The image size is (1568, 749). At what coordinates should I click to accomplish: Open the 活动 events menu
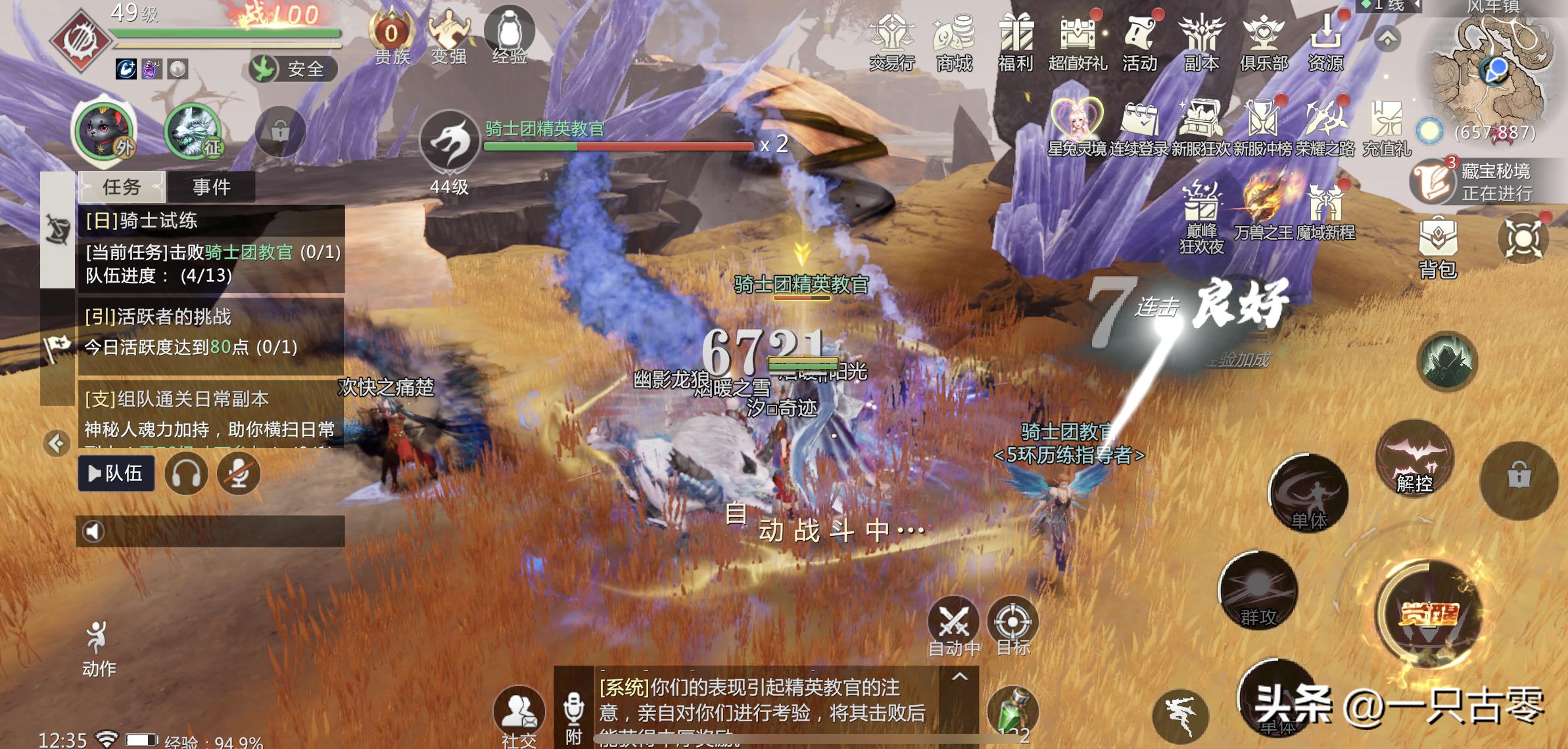[1139, 41]
